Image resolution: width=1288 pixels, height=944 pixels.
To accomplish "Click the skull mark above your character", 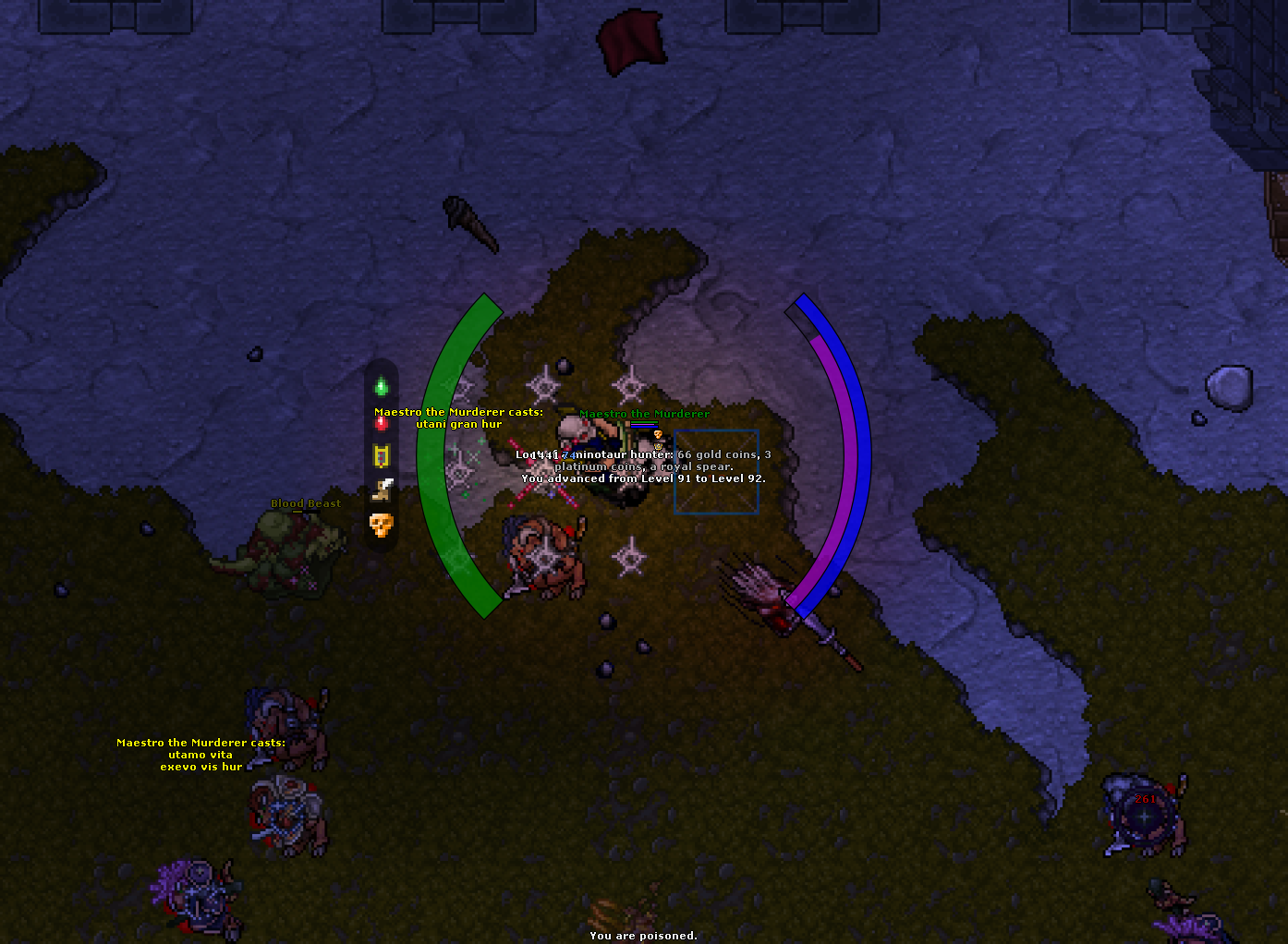I will click(x=658, y=434).
